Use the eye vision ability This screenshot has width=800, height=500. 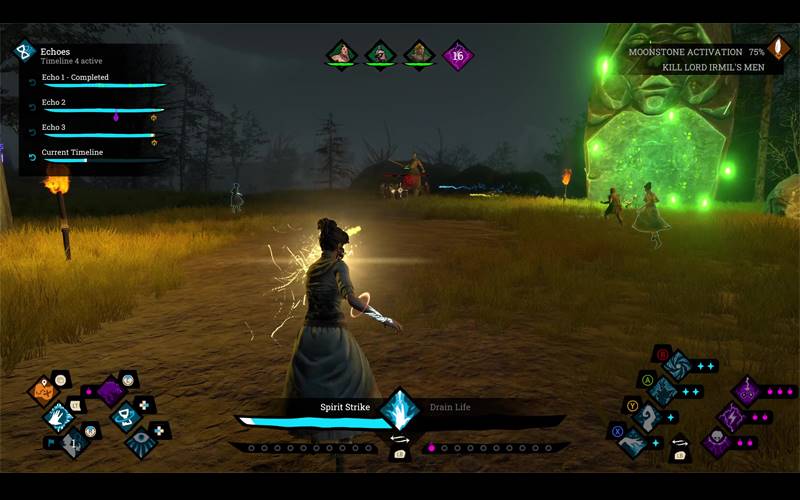141,442
